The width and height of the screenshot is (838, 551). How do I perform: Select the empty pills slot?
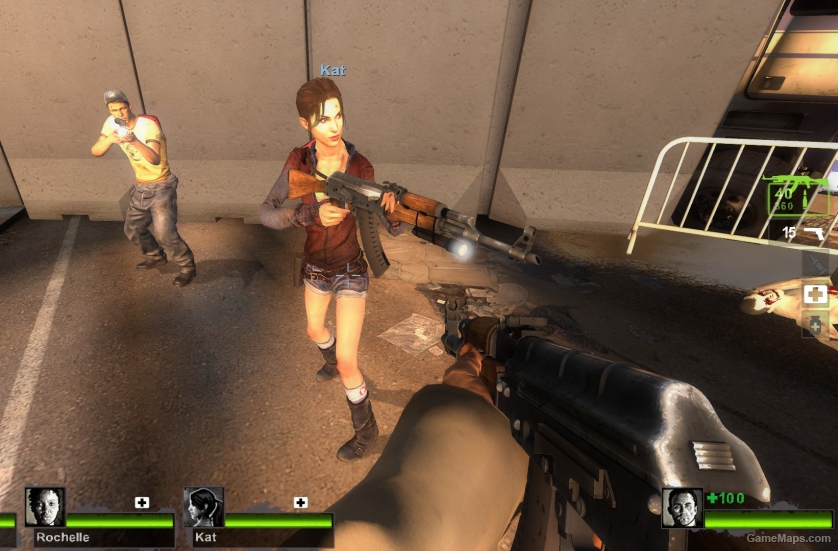click(816, 325)
